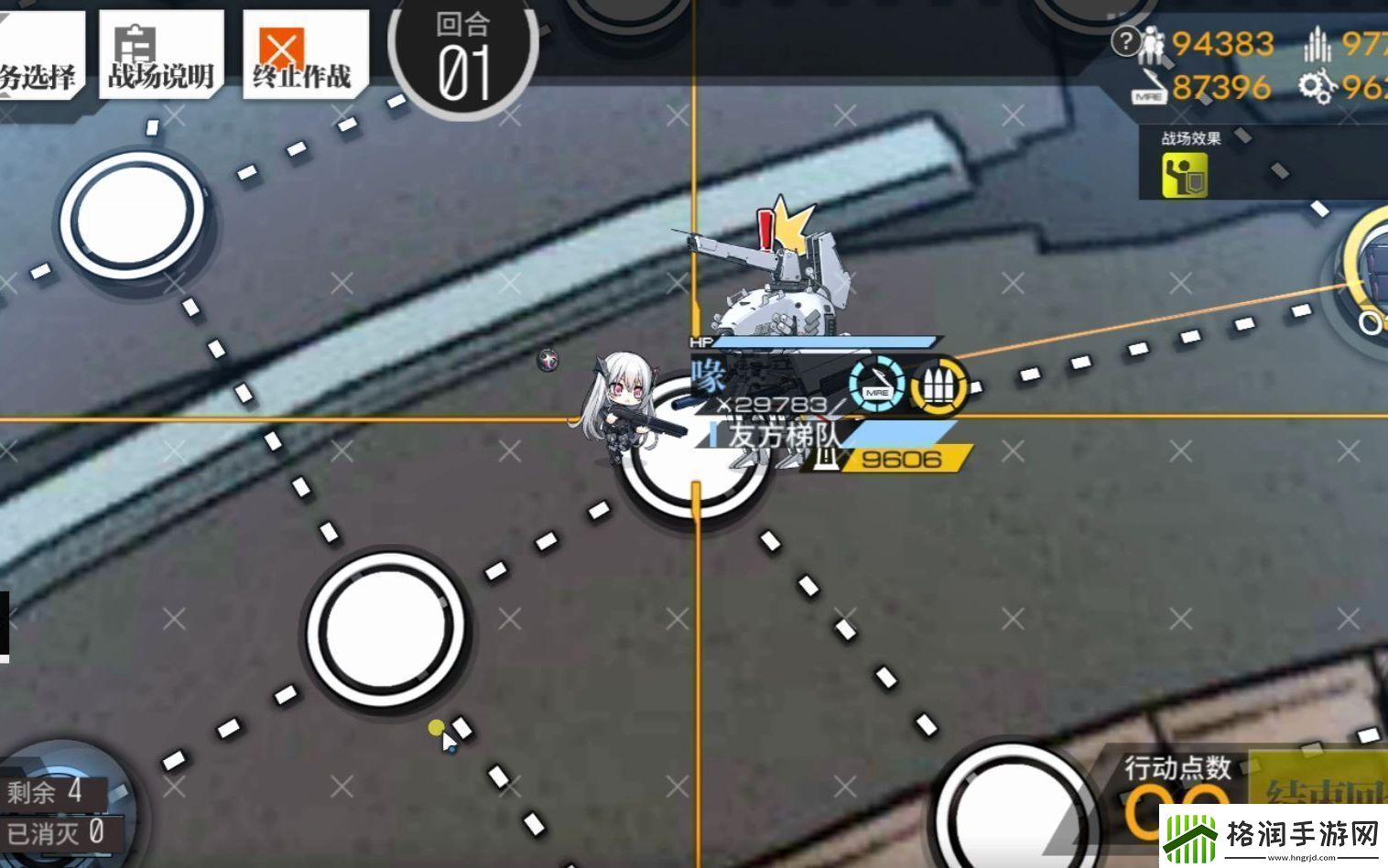Open the 回合 01 turn indicator
Screen dimensions: 1388x868
coord(462,50)
